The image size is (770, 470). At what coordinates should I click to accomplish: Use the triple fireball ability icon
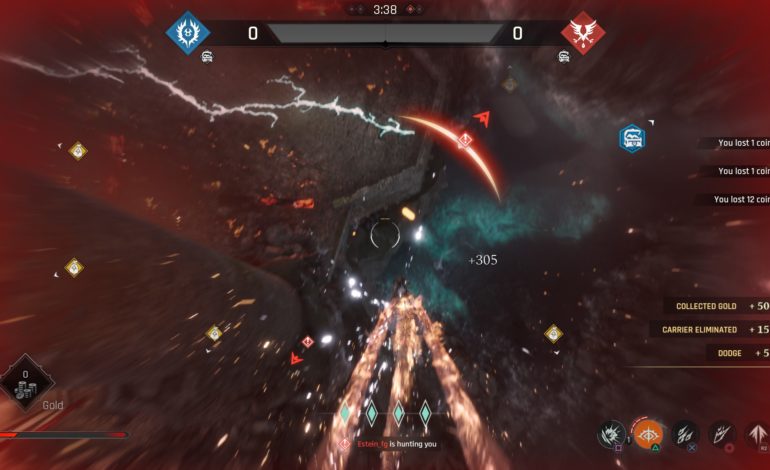click(x=685, y=435)
